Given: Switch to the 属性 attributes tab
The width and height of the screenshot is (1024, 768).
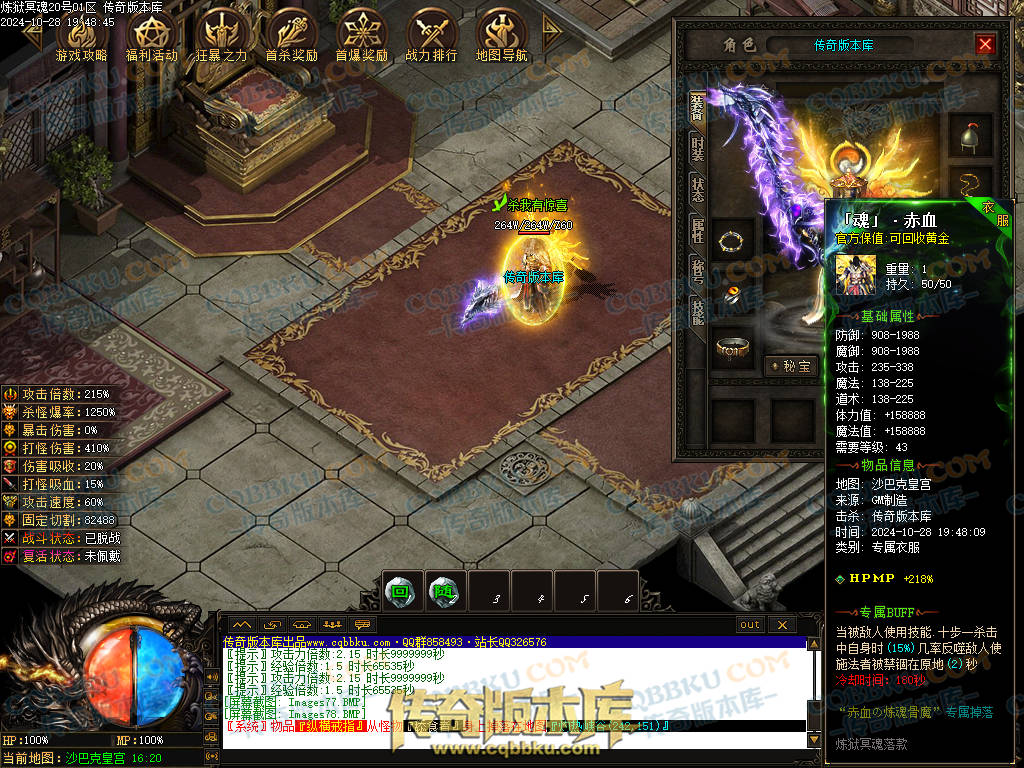Looking at the screenshot, I should (x=697, y=232).
